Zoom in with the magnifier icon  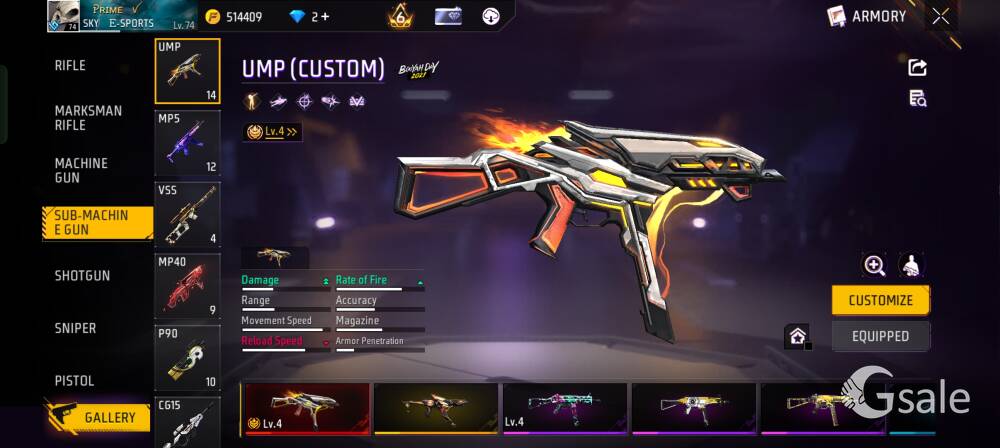click(x=875, y=265)
